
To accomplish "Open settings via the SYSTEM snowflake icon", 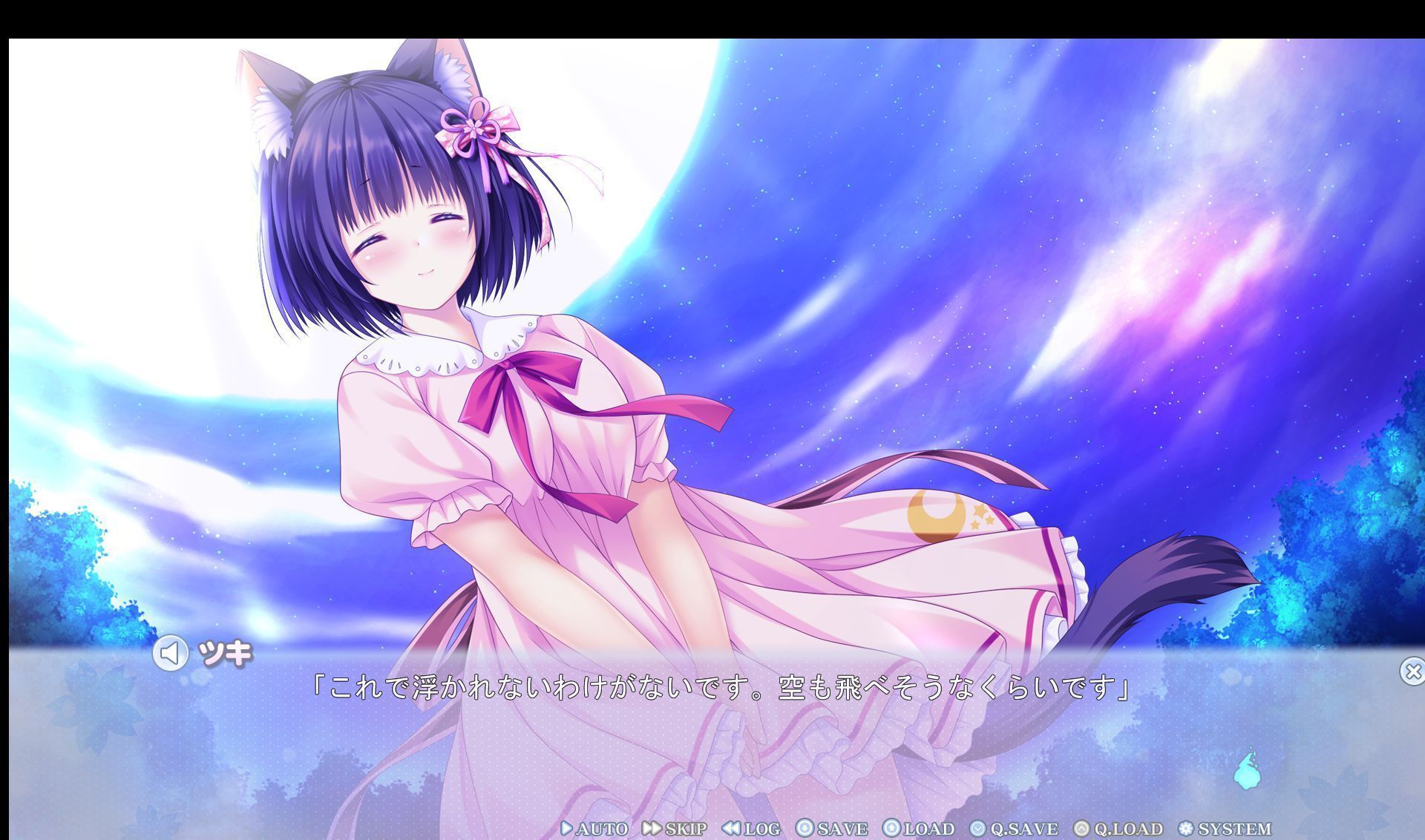I will [1187, 829].
